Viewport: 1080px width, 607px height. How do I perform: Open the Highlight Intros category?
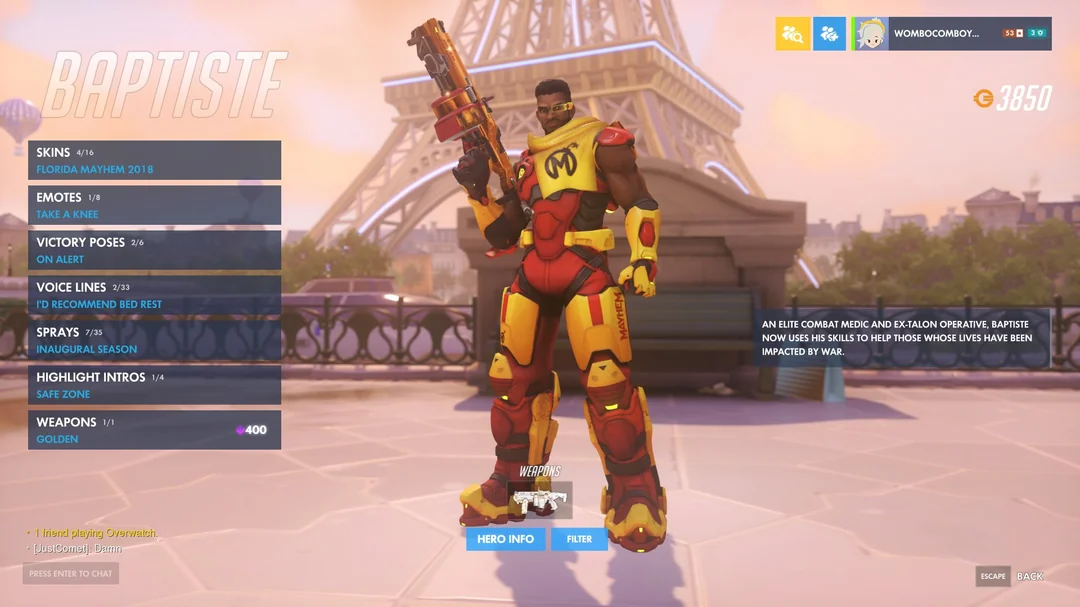(154, 385)
